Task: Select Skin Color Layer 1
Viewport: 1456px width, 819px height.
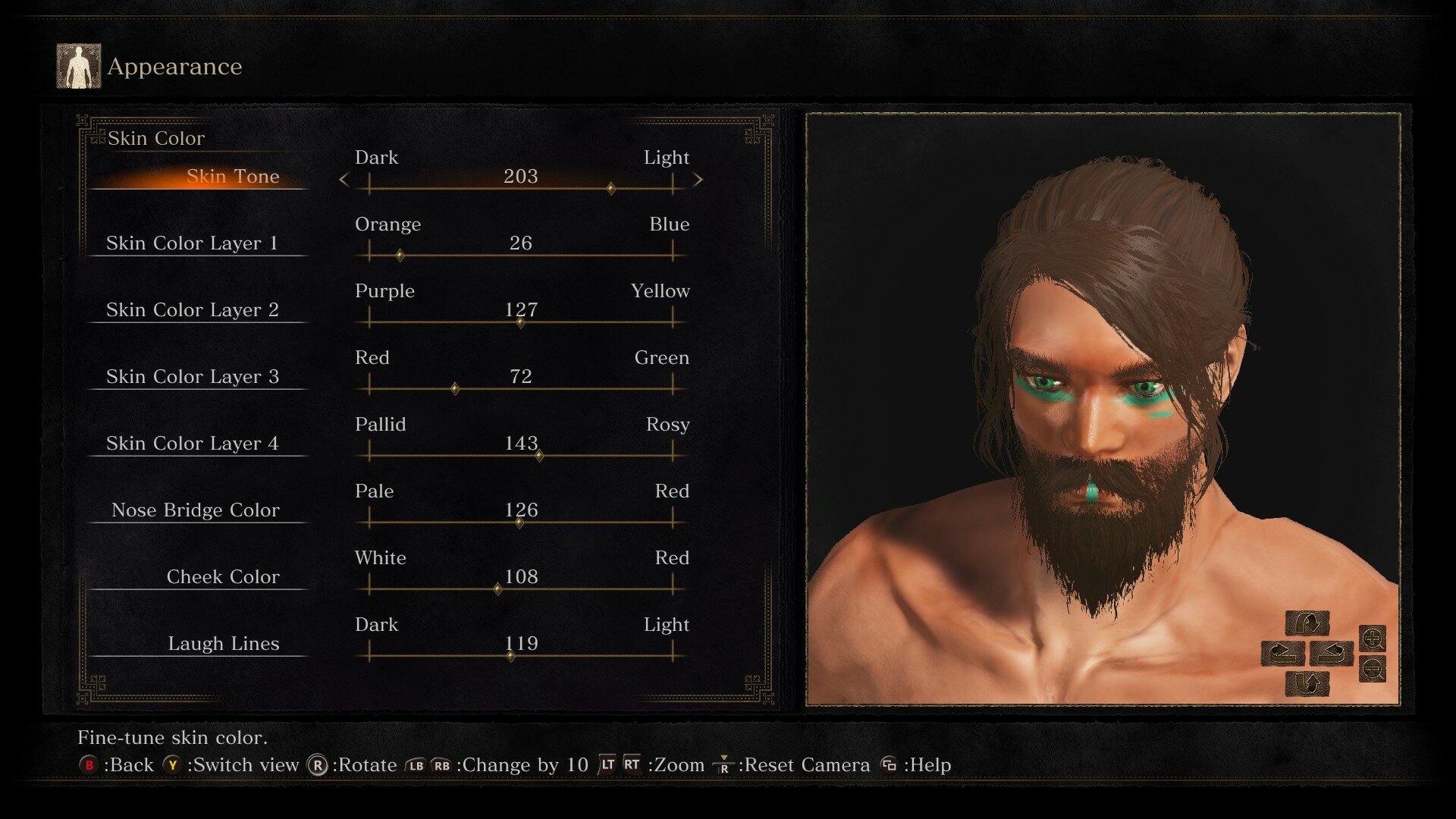Action: [x=192, y=243]
